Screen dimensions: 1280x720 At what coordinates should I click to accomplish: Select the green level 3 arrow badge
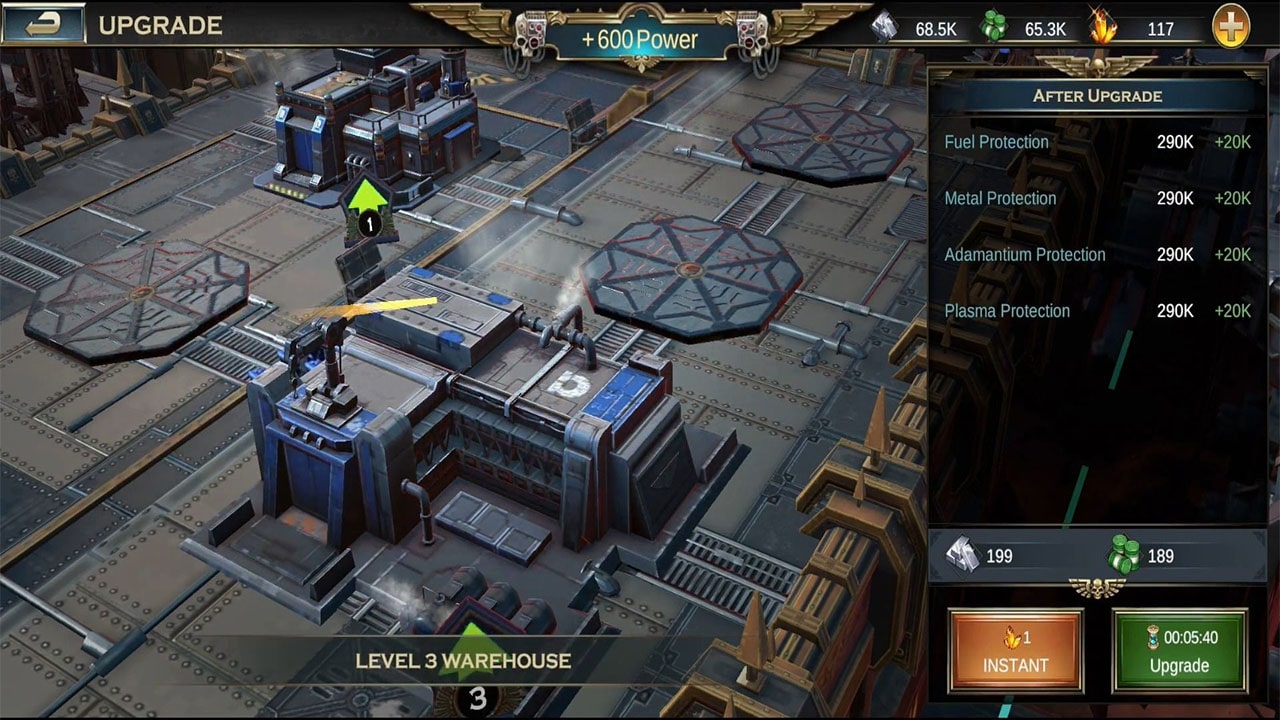(476, 668)
